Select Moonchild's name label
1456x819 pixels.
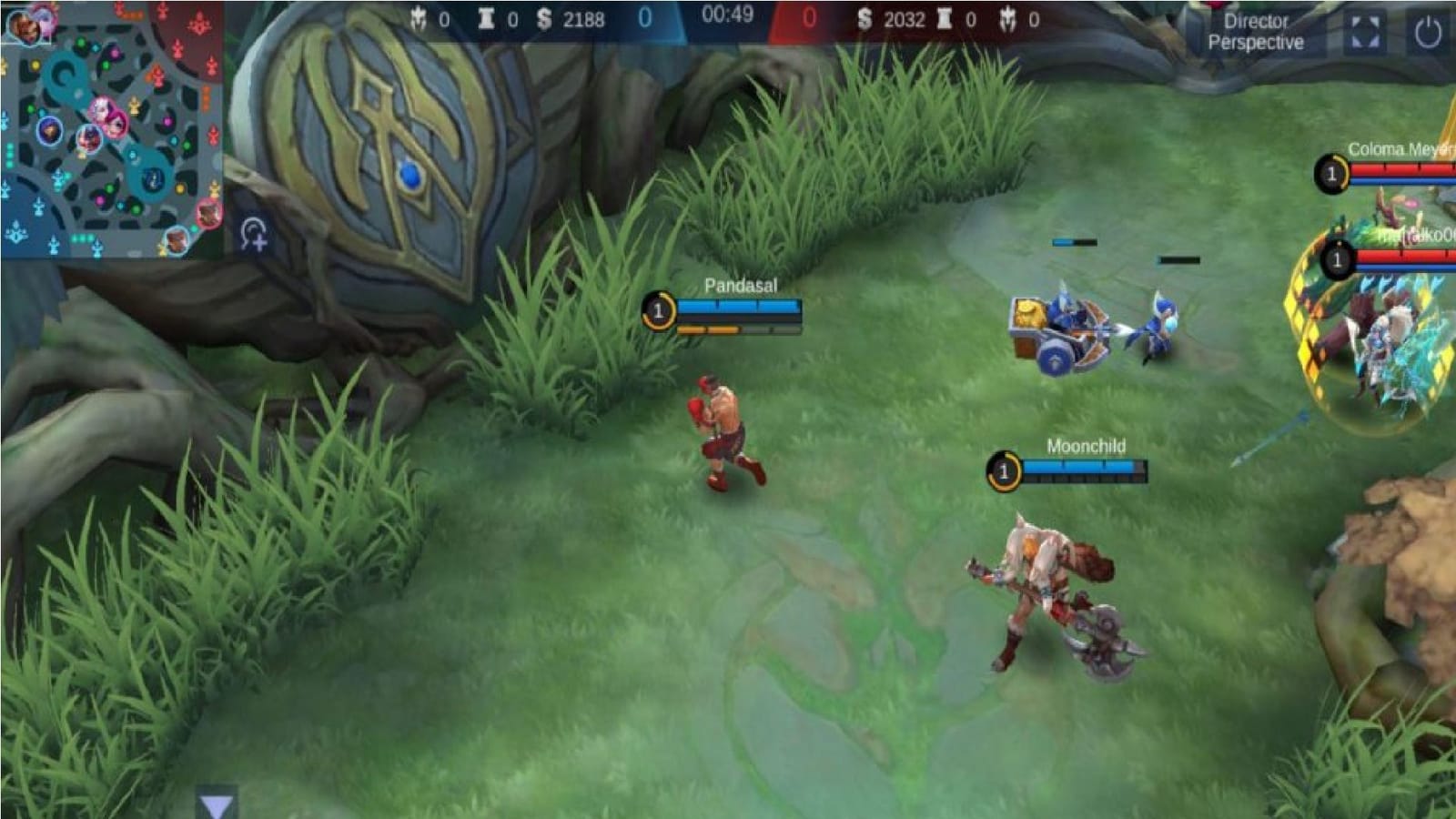[1086, 447]
